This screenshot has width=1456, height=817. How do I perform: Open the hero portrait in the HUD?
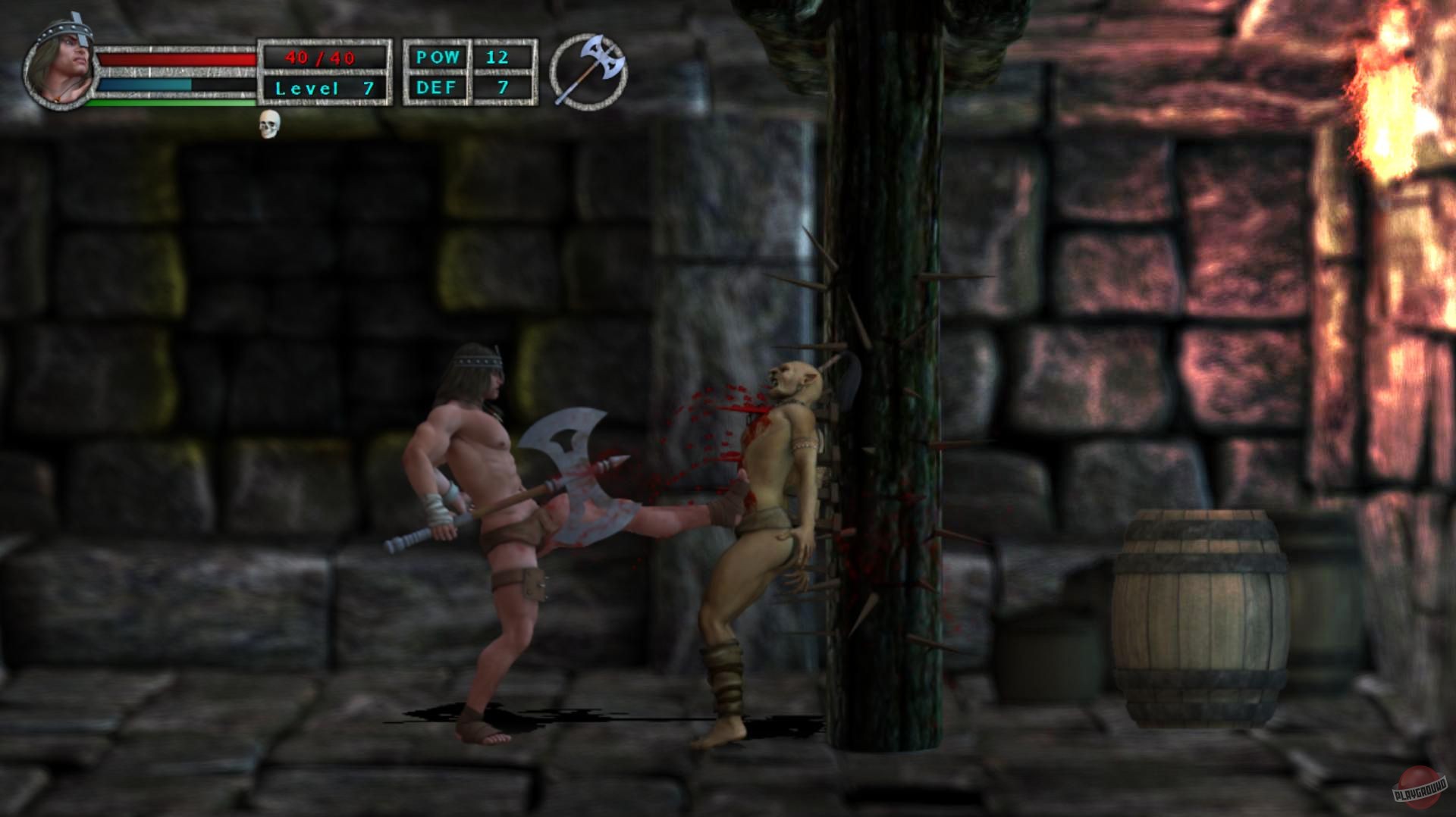(x=61, y=64)
